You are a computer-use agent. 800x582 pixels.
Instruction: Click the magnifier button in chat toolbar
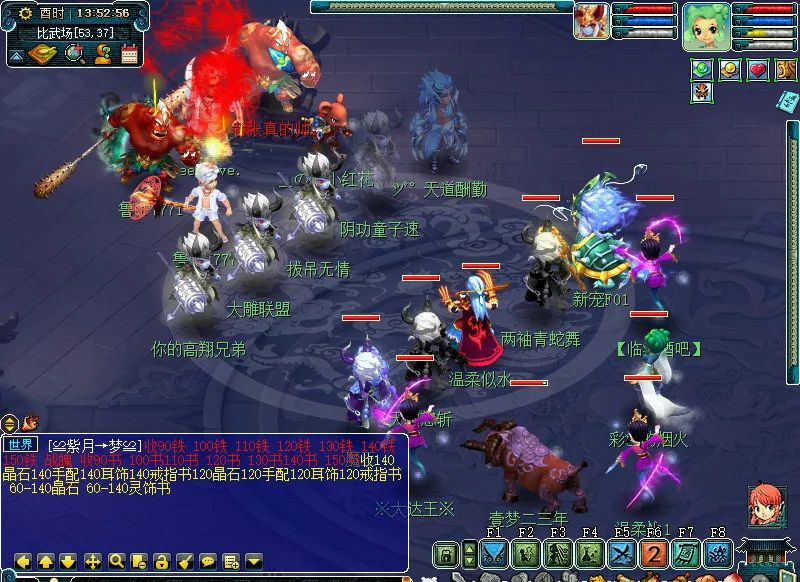click(x=116, y=561)
